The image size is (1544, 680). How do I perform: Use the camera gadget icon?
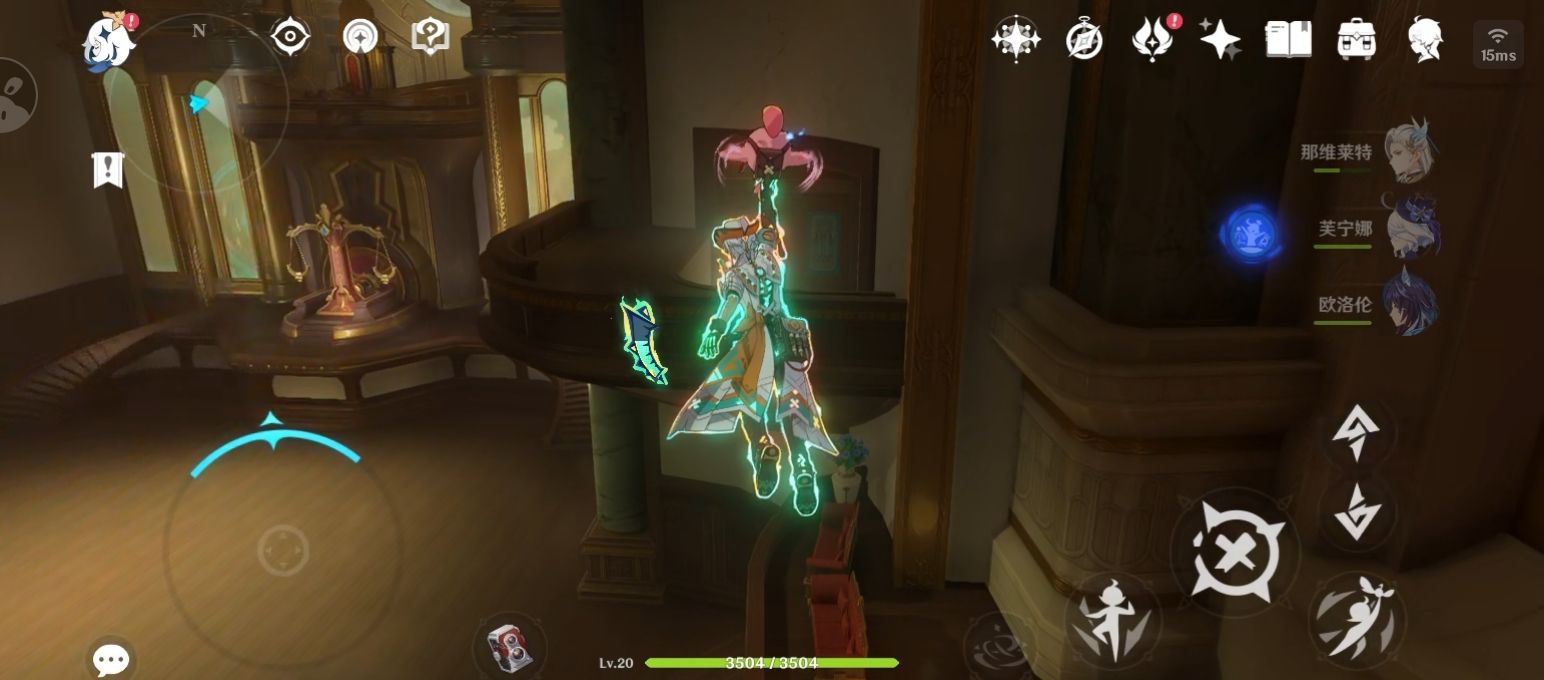509,646
